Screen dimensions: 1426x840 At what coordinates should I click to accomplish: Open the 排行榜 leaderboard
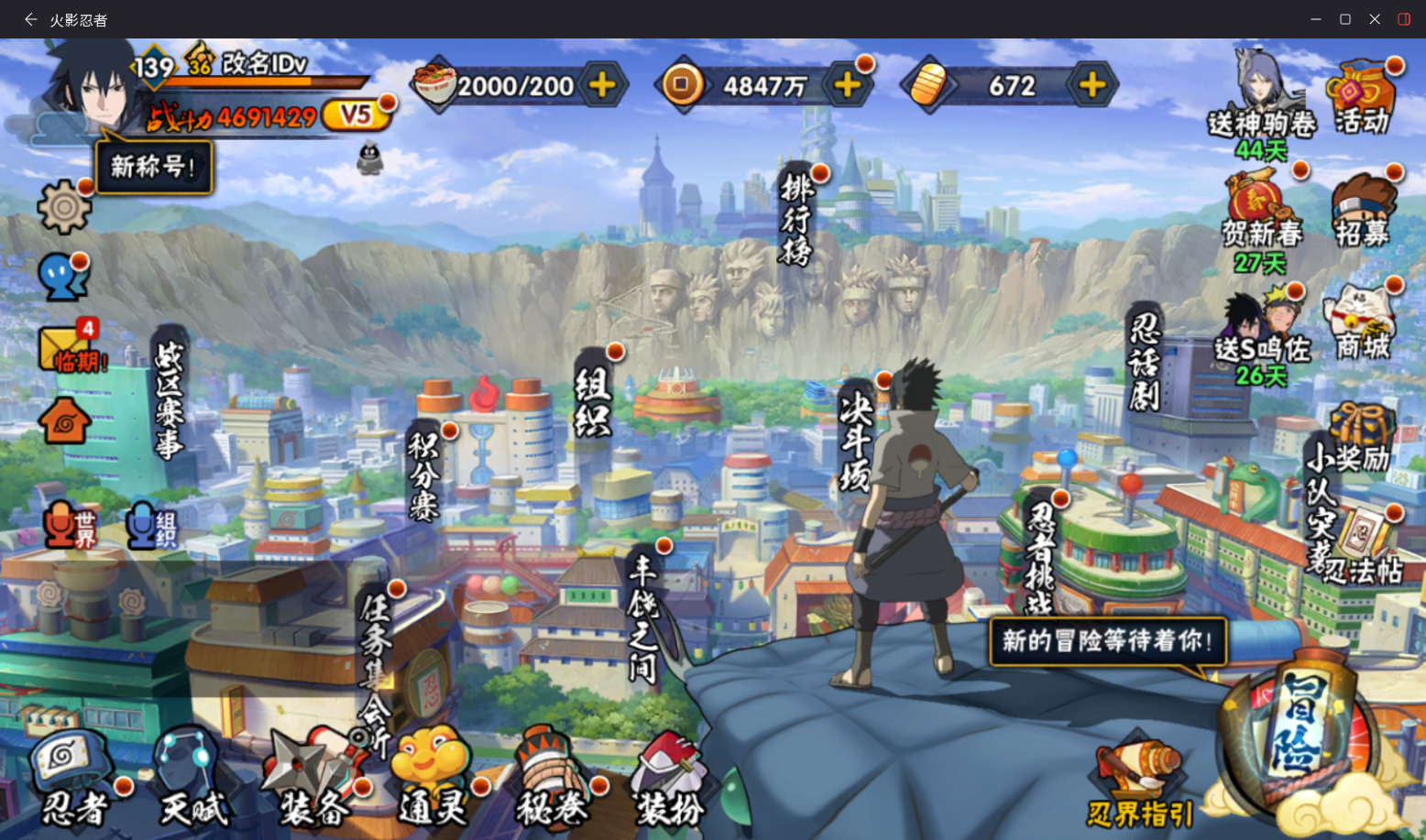tap(797, 220)
